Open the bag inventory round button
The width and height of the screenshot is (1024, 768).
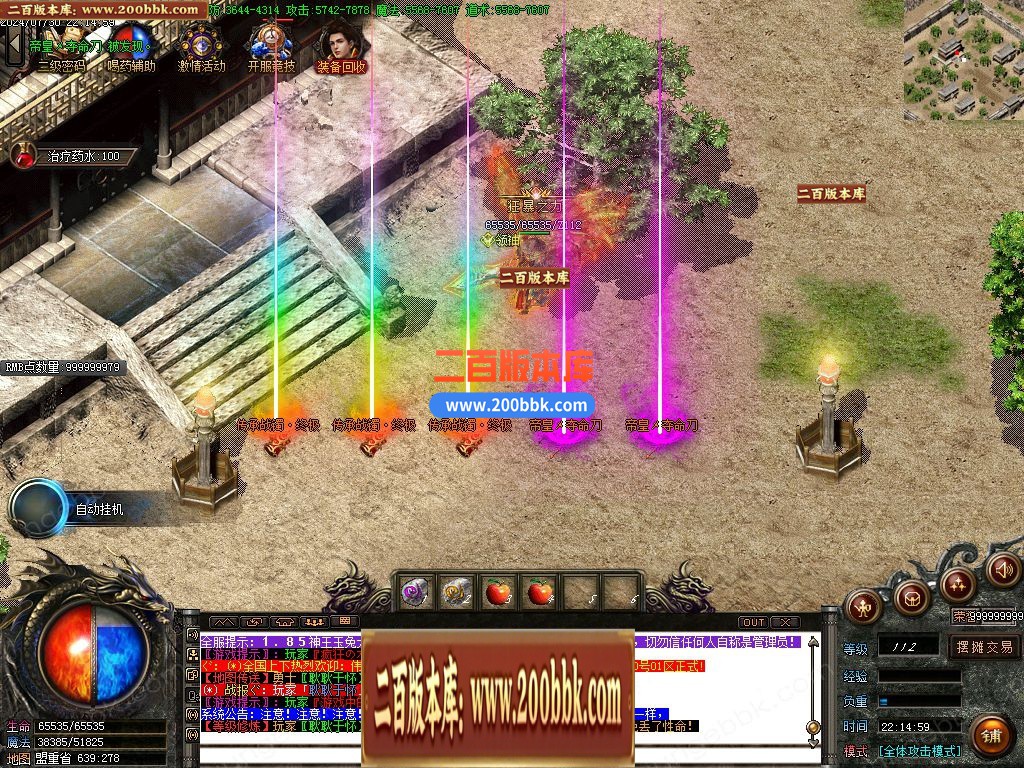pos(911,598)
